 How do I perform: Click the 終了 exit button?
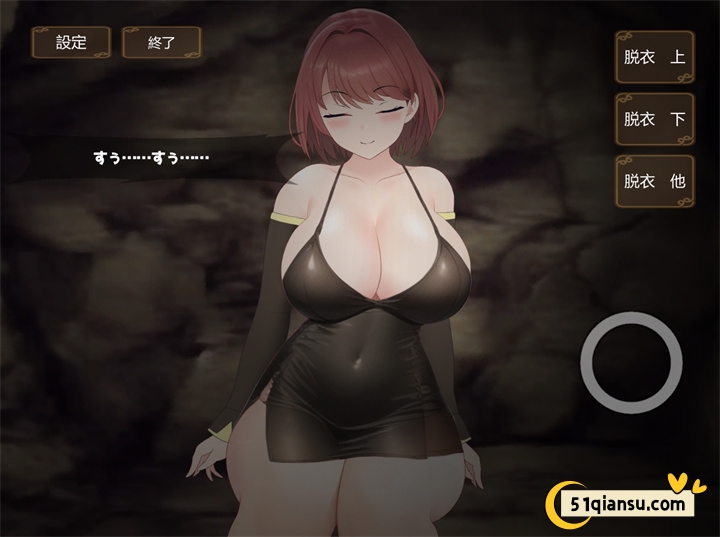(x=161, y=42)
